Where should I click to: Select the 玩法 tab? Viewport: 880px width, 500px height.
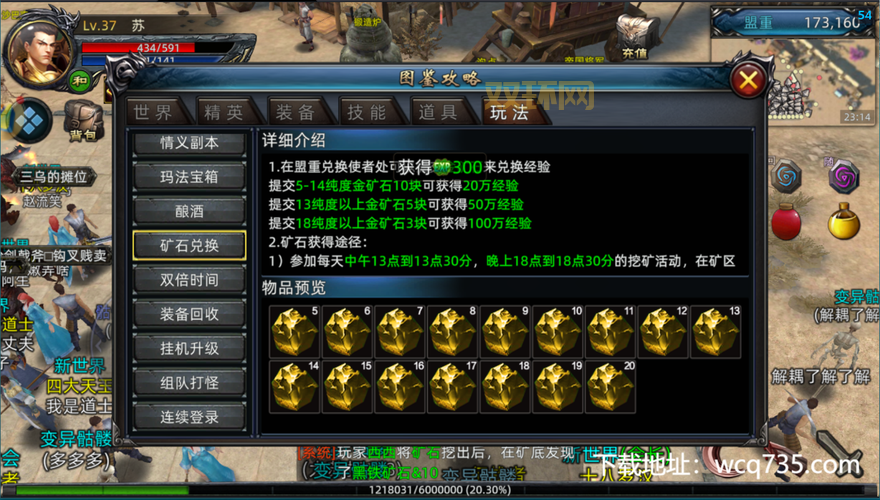[x=509, y=112]
